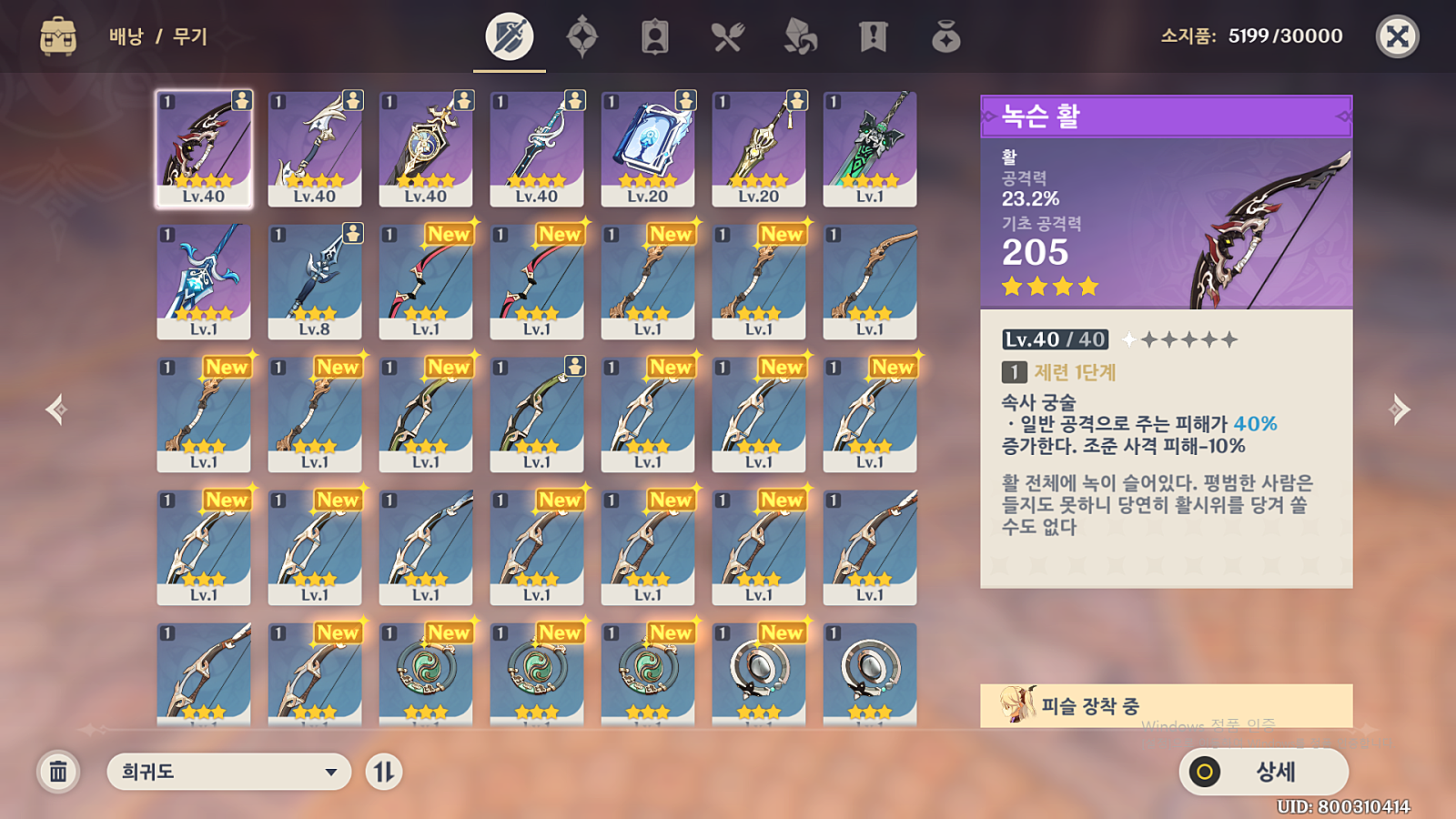Select the selected Rust bow Lv.40 slot
The height and width of the screenshot is (819, 1456).
pyautogui.click(x=204, y=148)
